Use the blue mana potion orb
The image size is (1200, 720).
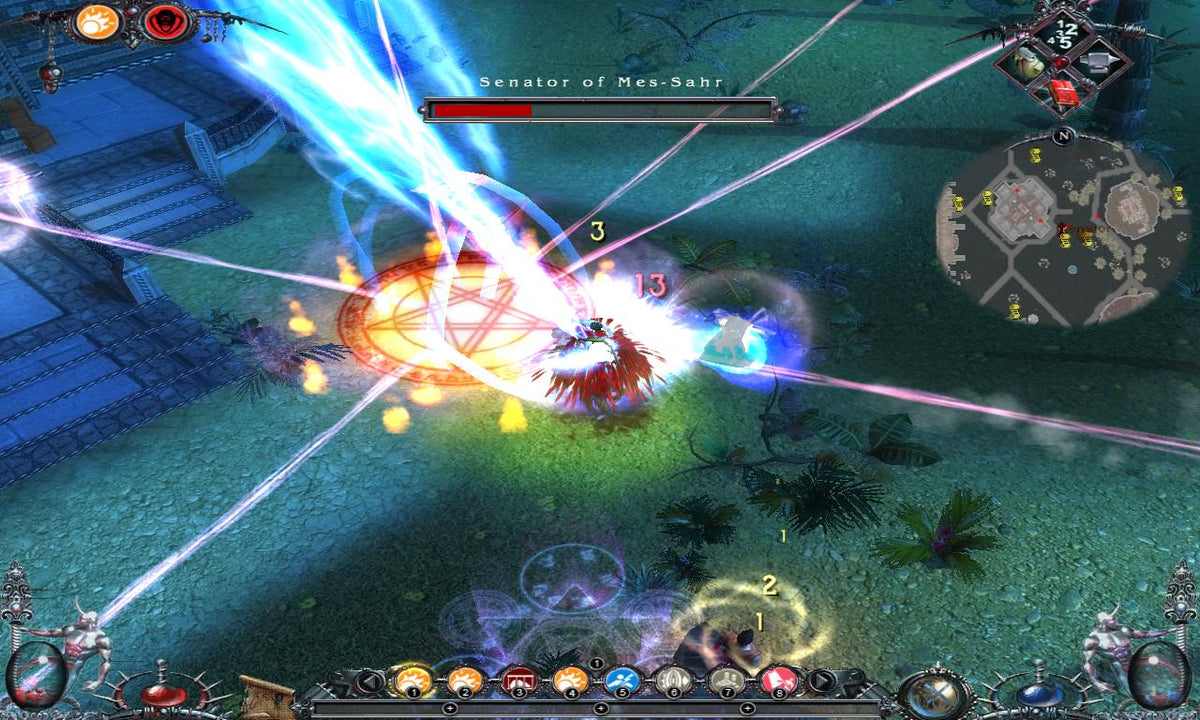[1038, 694]
